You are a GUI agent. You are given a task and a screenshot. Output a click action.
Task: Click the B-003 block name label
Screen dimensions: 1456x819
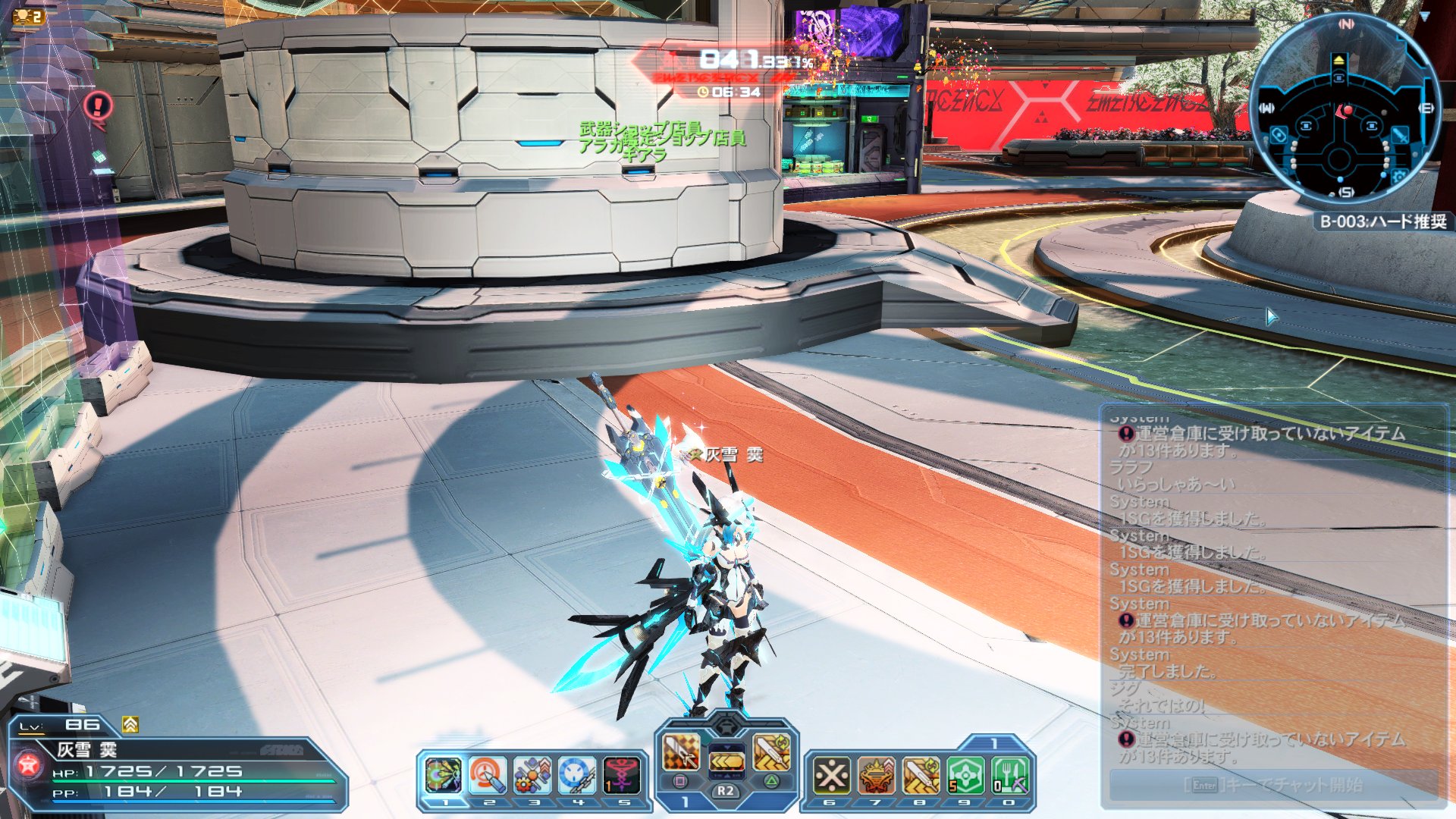click(1382, 221)
